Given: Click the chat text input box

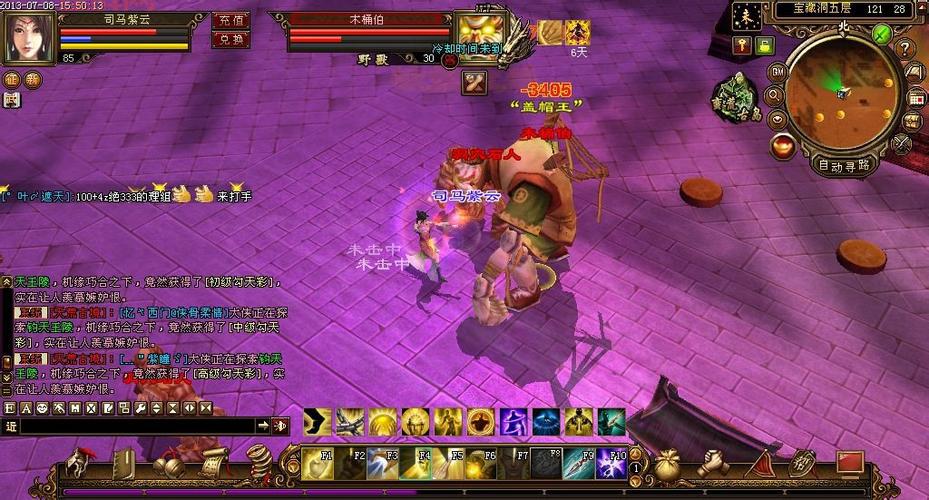Looking at the screenshot, I should (x=135, y=426).
